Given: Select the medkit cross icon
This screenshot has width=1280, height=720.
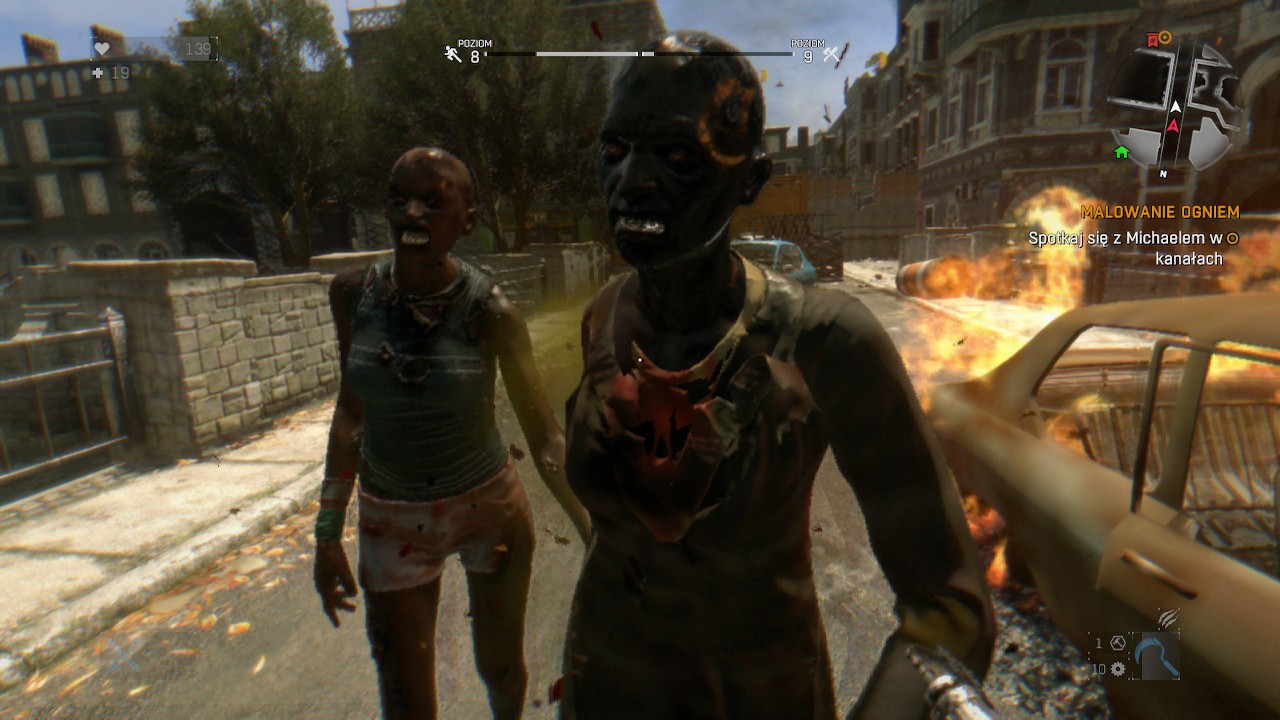Looking at the screenshot, I should pos(98,72).
